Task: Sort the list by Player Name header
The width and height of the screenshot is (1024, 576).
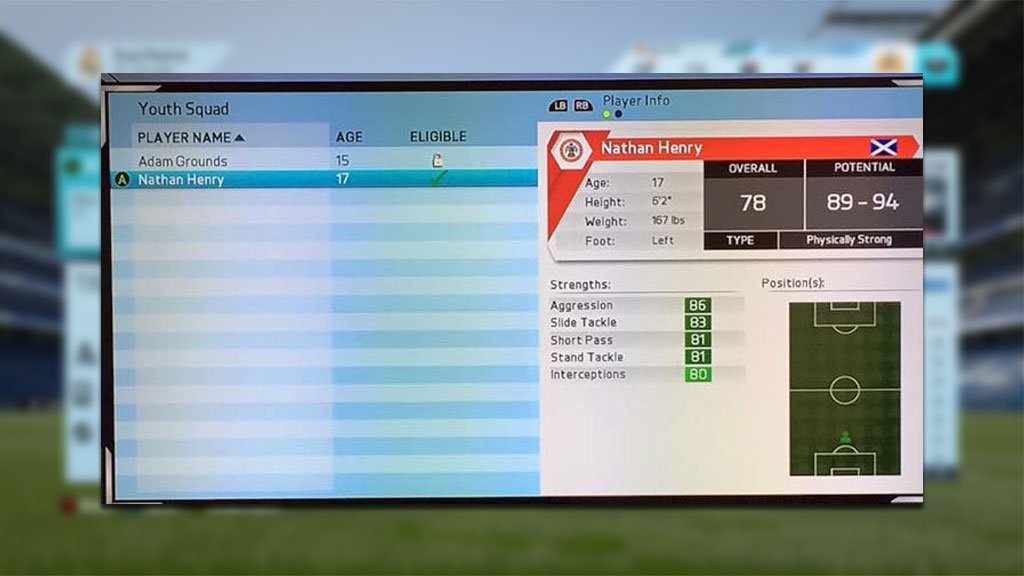Action: pos(190,137)
